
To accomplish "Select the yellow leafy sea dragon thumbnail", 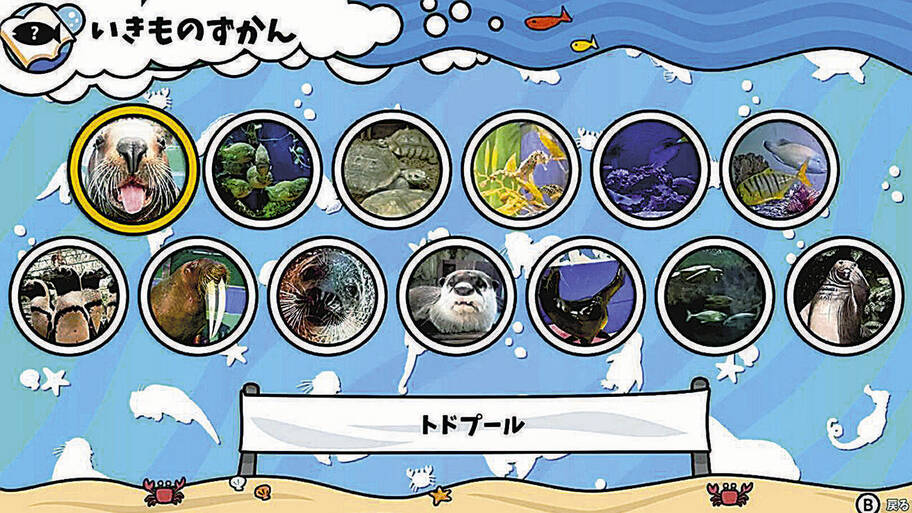I will coord(520,168).
